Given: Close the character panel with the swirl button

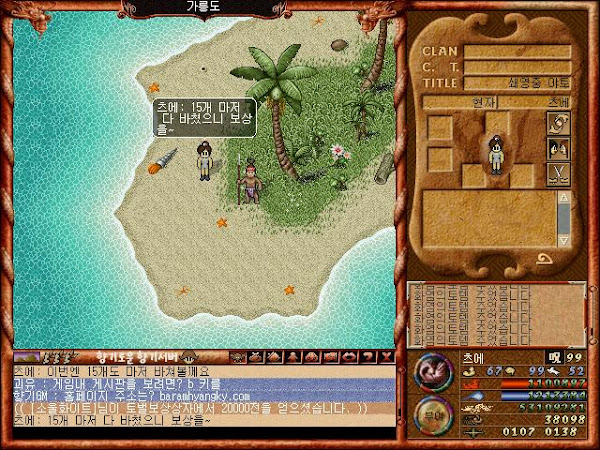Looking at the screenshot, I should tap(546, 258).
